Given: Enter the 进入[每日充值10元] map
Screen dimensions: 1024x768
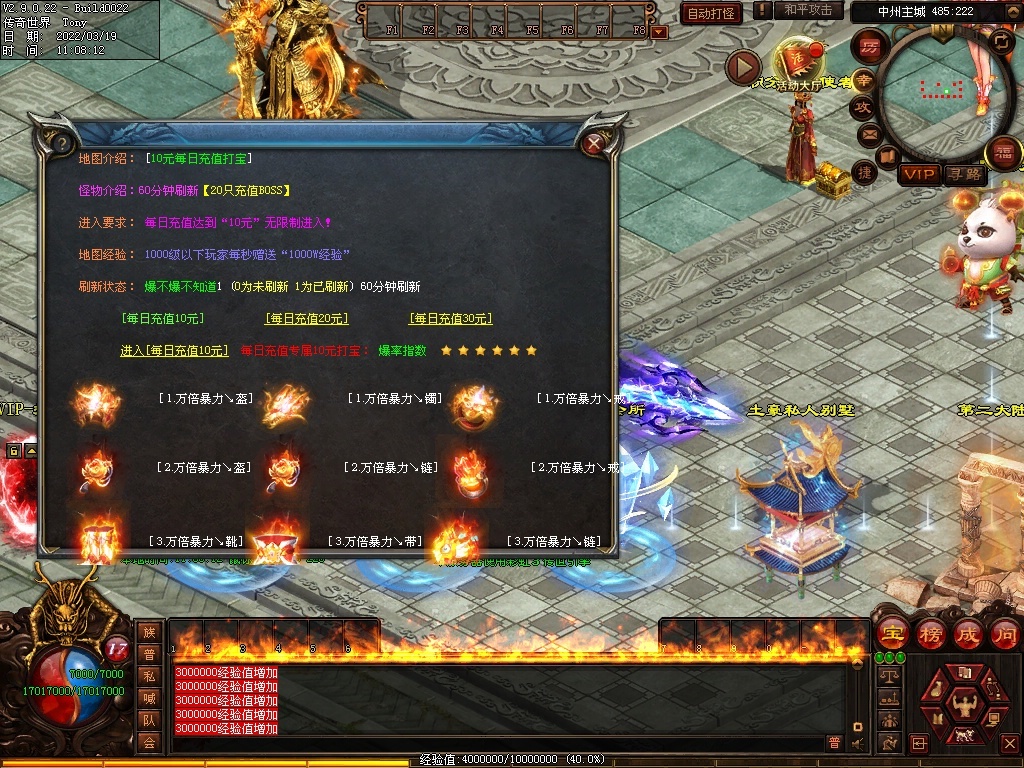Looking at the screenshot, I should tap(174, 351).
